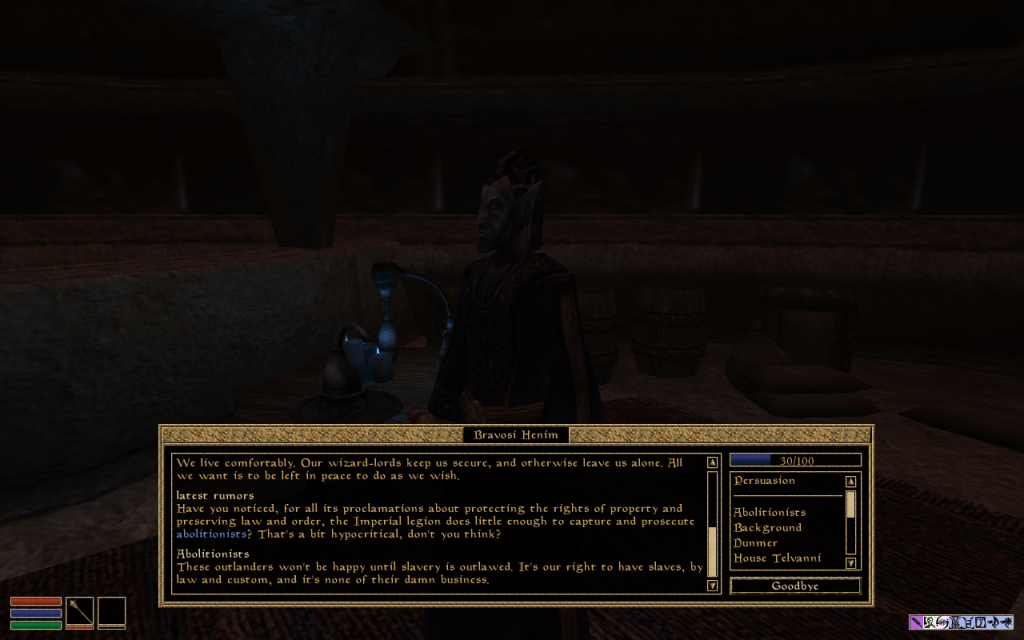Select the equipped staff weapon slot
Viewport: 1024px width, 640px height.
[x=80, y=610]
